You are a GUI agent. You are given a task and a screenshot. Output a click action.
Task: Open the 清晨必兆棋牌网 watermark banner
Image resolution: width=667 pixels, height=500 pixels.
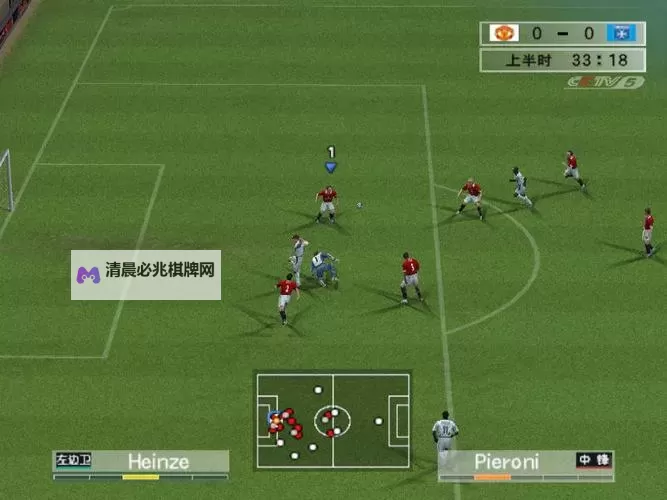click(x=146, y=274)
